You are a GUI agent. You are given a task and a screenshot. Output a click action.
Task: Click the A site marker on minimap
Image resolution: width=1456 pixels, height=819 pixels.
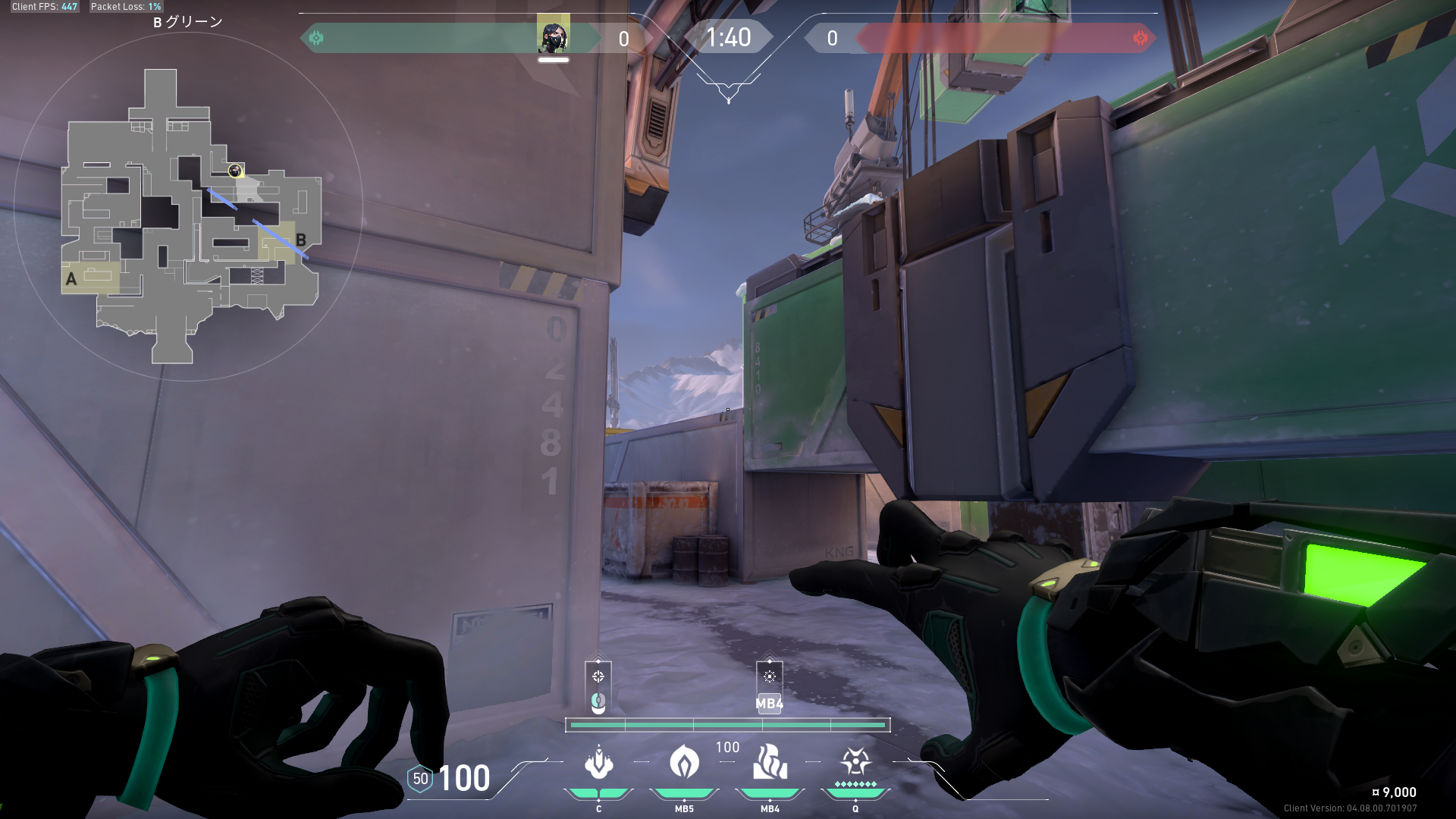[x=71, y=279]
